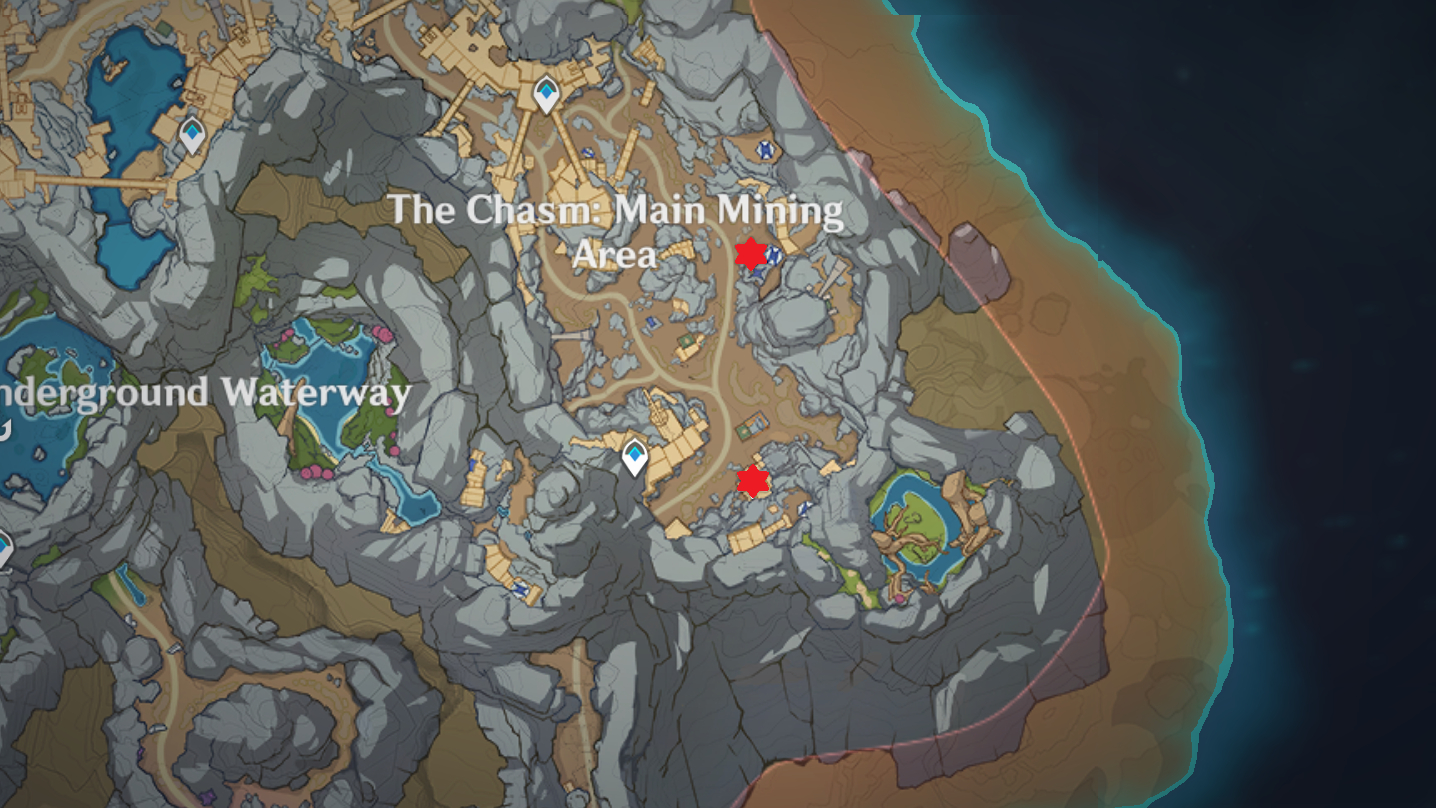Click the red star marker near the green pond
1436x808 pixels.
(752, 481)
